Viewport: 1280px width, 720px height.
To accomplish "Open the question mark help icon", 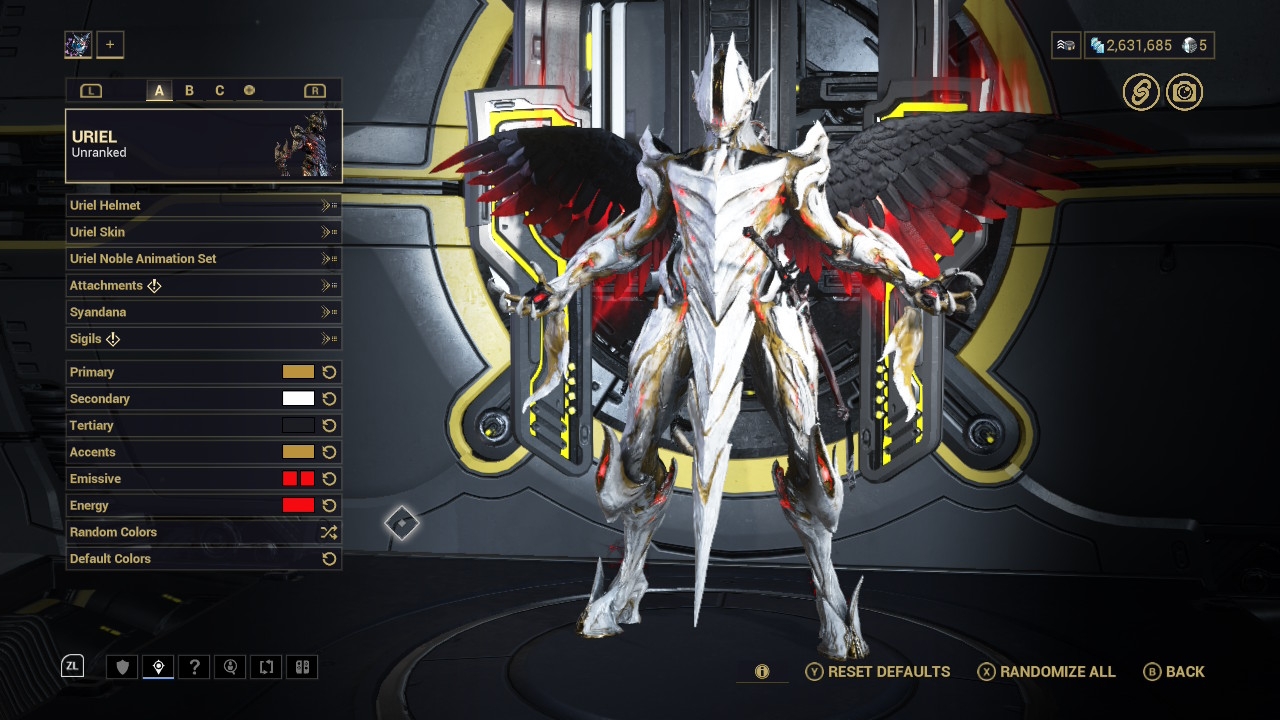I will pyautogui.click(x=195, y=667).
